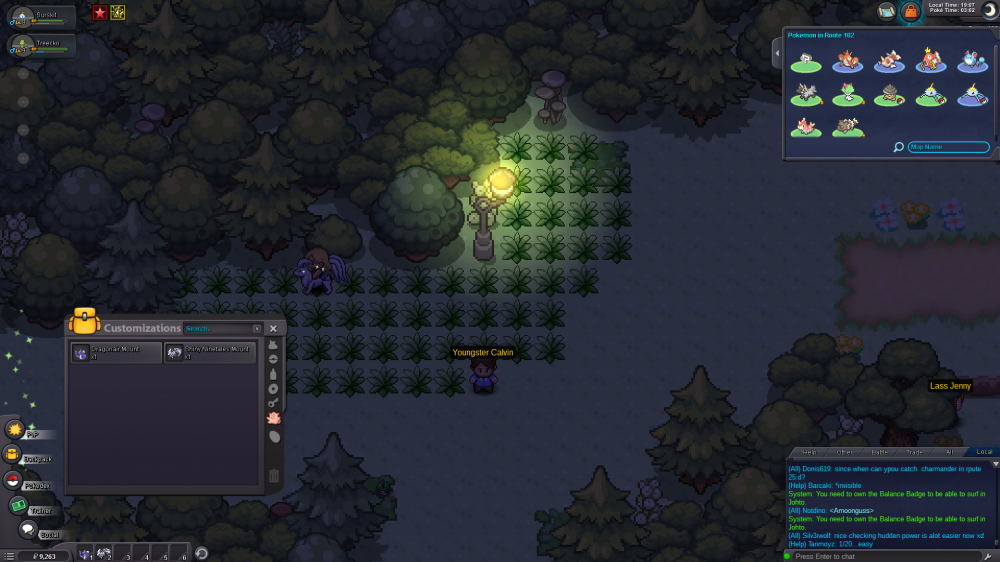The height and width of the screenshot is (562, 1000).
Task: Open the orange shopping bag icon
Action: [x=910, y=11]
